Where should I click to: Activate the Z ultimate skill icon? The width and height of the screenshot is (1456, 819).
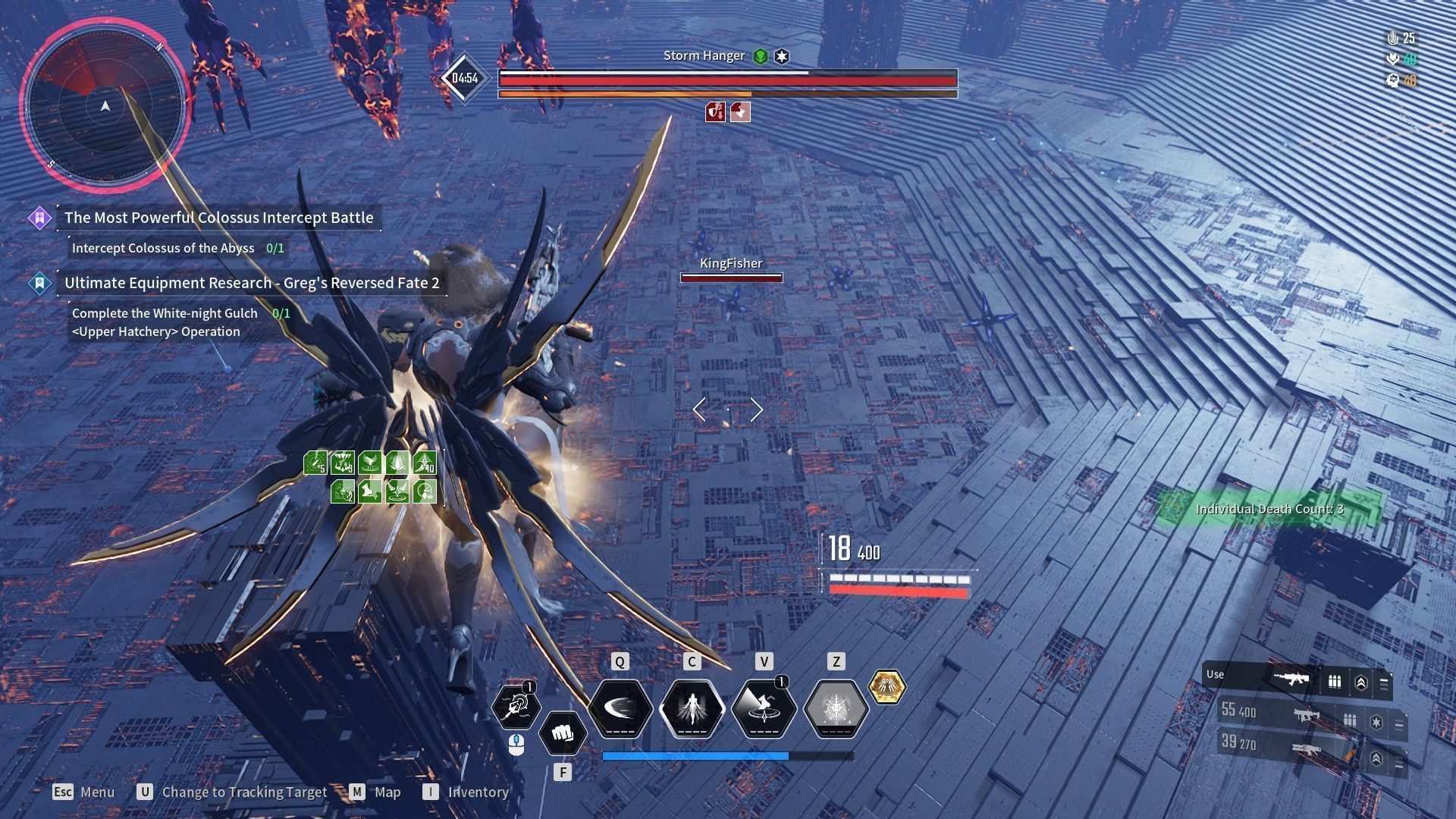(836, 709)
